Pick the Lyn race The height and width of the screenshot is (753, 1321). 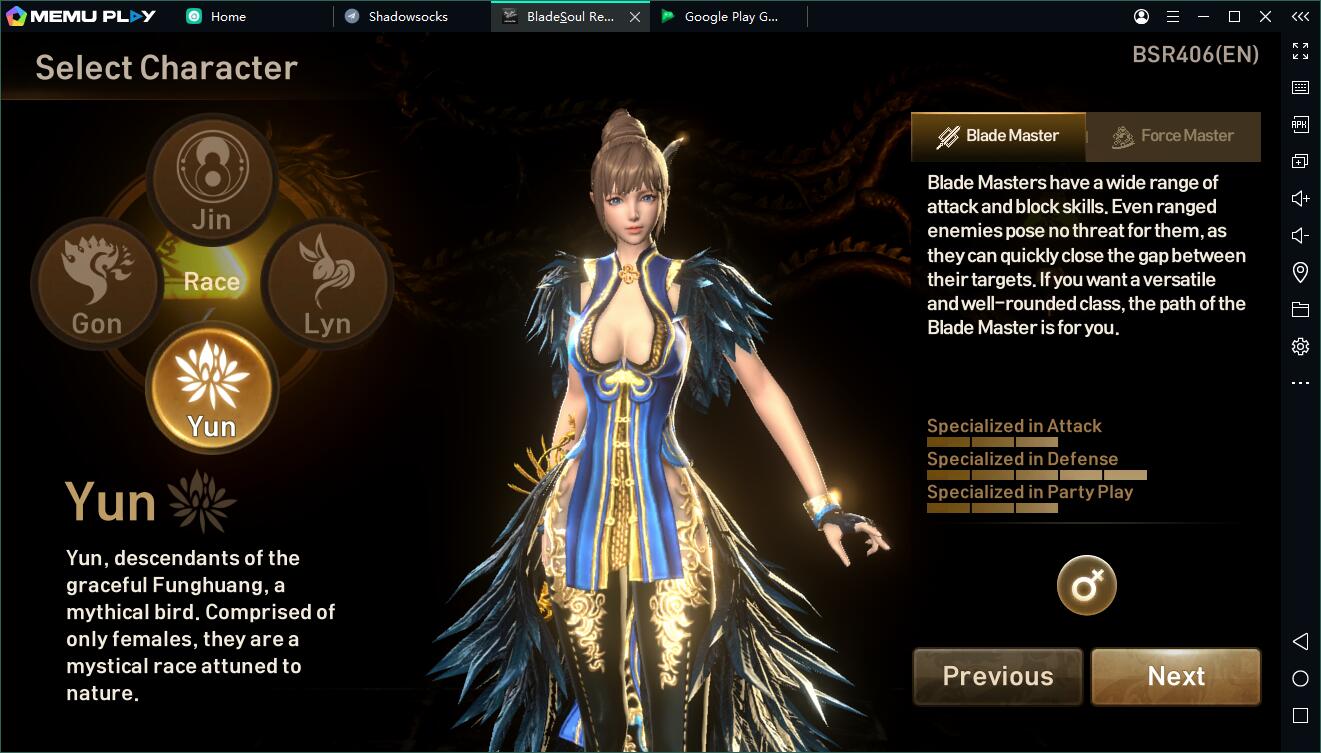327,283
